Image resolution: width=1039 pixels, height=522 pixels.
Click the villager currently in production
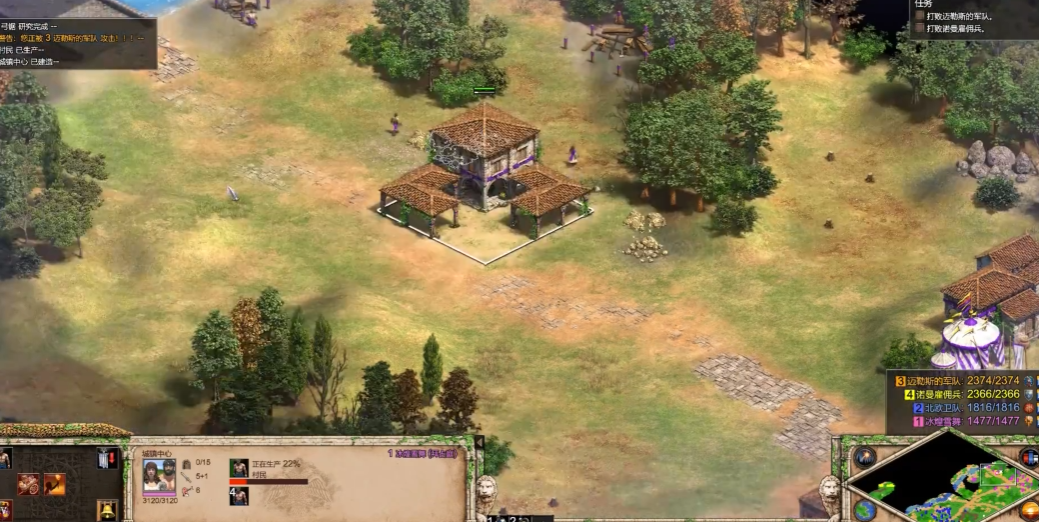(239, 468)
